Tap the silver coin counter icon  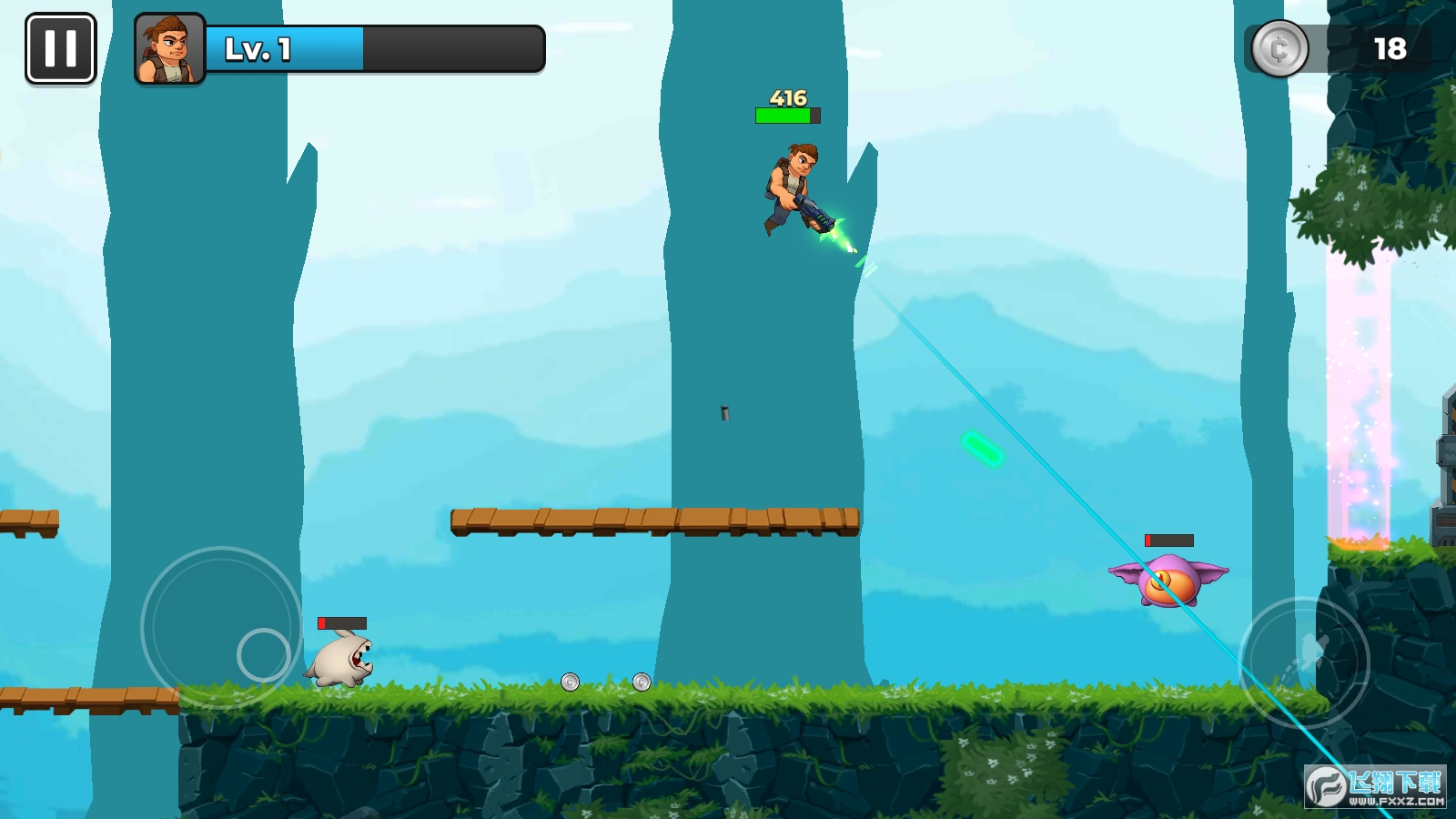pos(1279,48)
